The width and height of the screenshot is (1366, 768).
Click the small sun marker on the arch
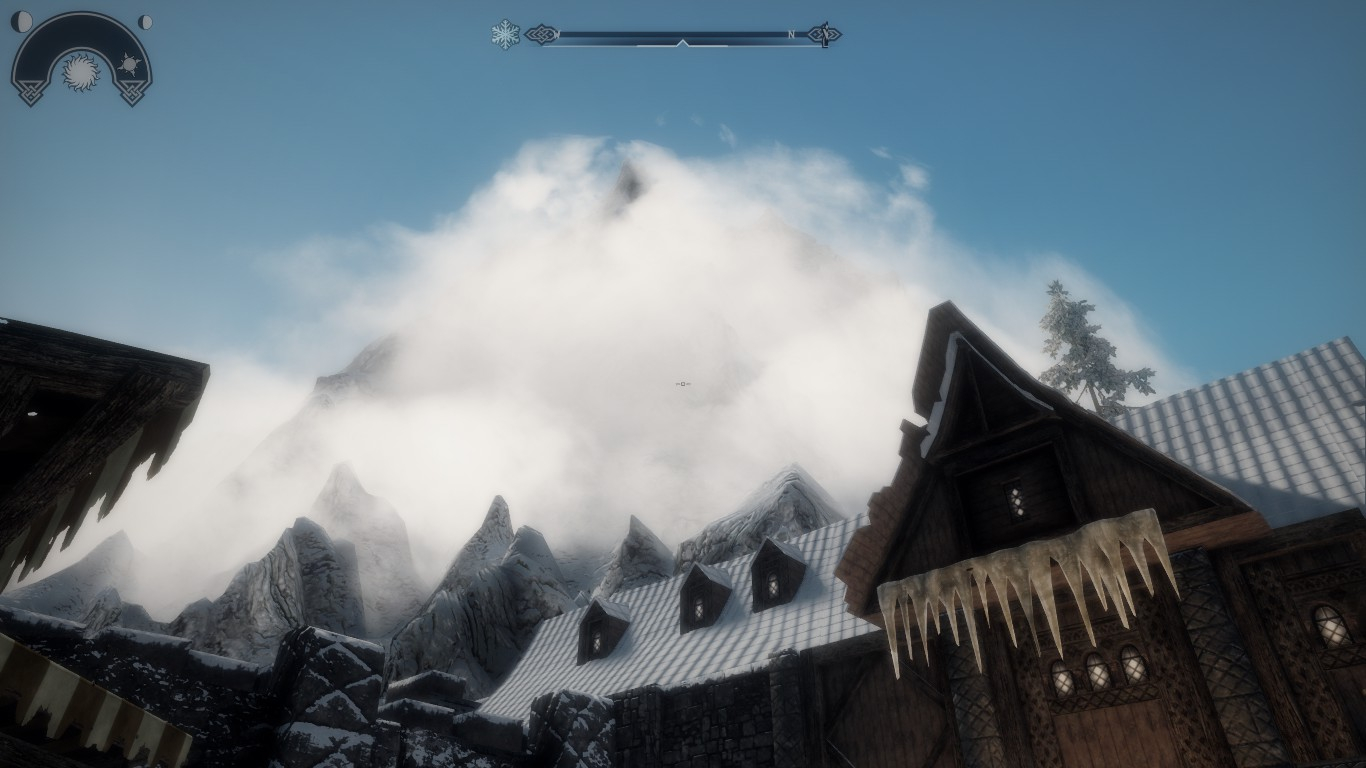pyautogui.click(x=129, y=65)
